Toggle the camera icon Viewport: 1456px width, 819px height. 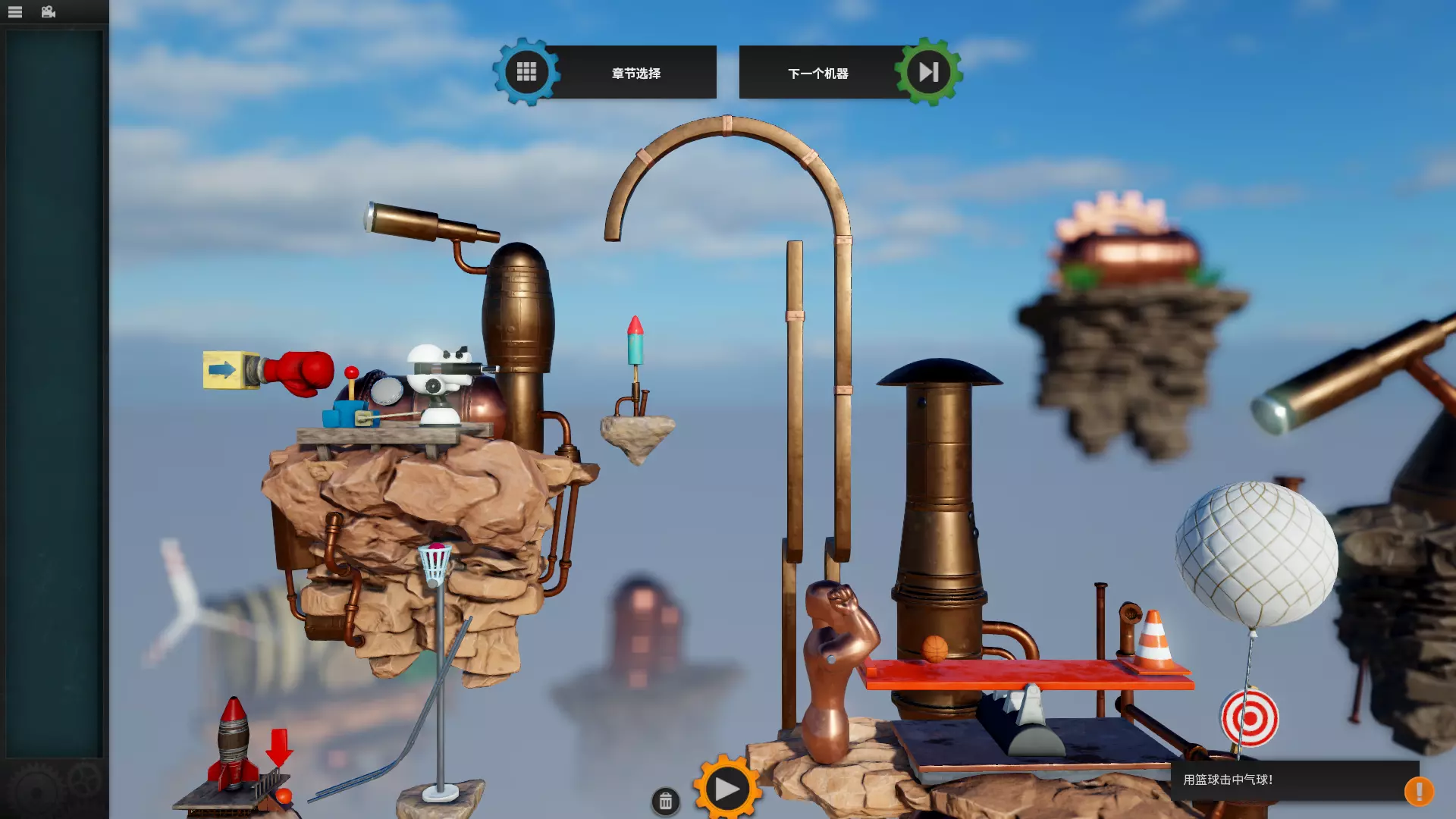(x=49, y=12)
